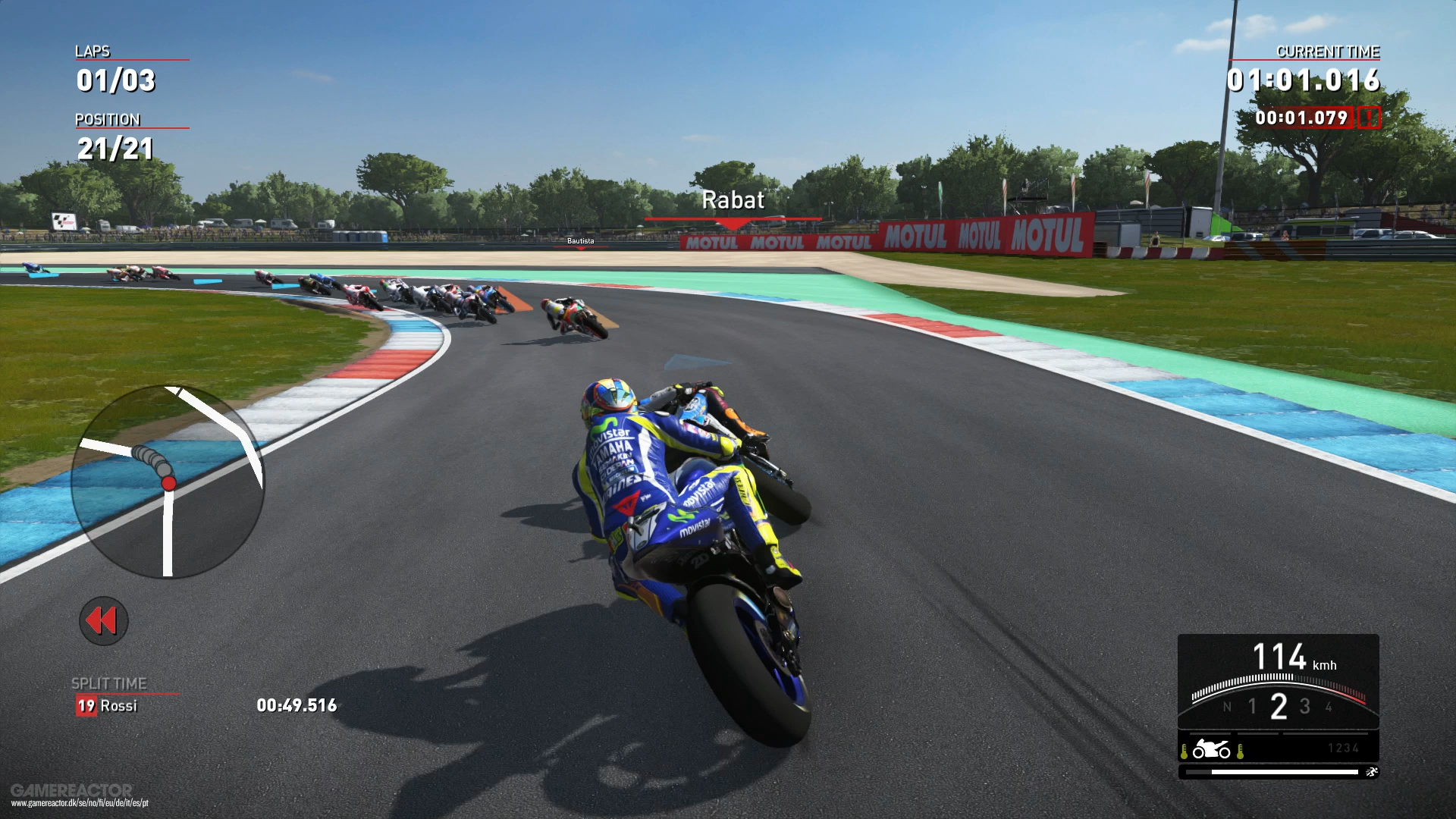
Task: Click the red rewind playback icon
Action: [103, 620]
